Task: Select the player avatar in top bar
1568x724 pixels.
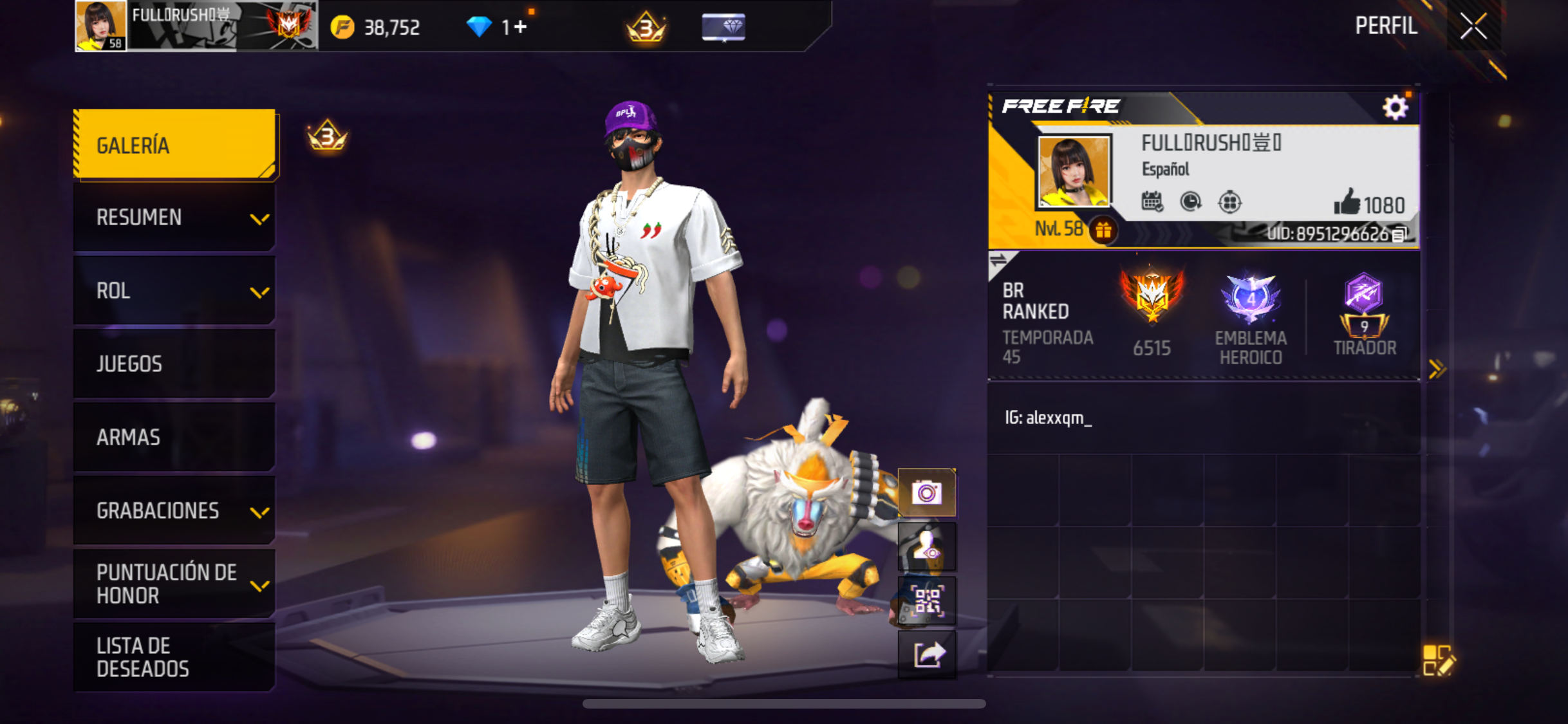Action: coord(101,26)
